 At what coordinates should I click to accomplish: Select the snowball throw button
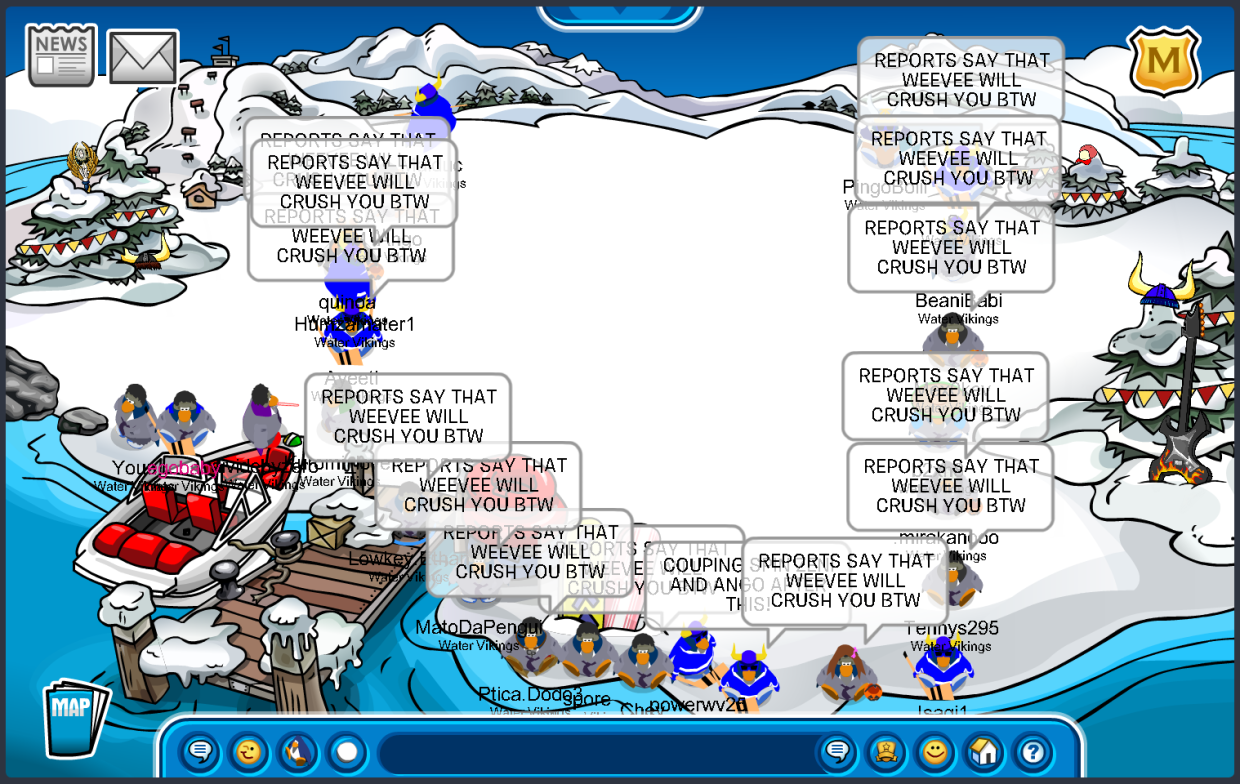[346, 751]
